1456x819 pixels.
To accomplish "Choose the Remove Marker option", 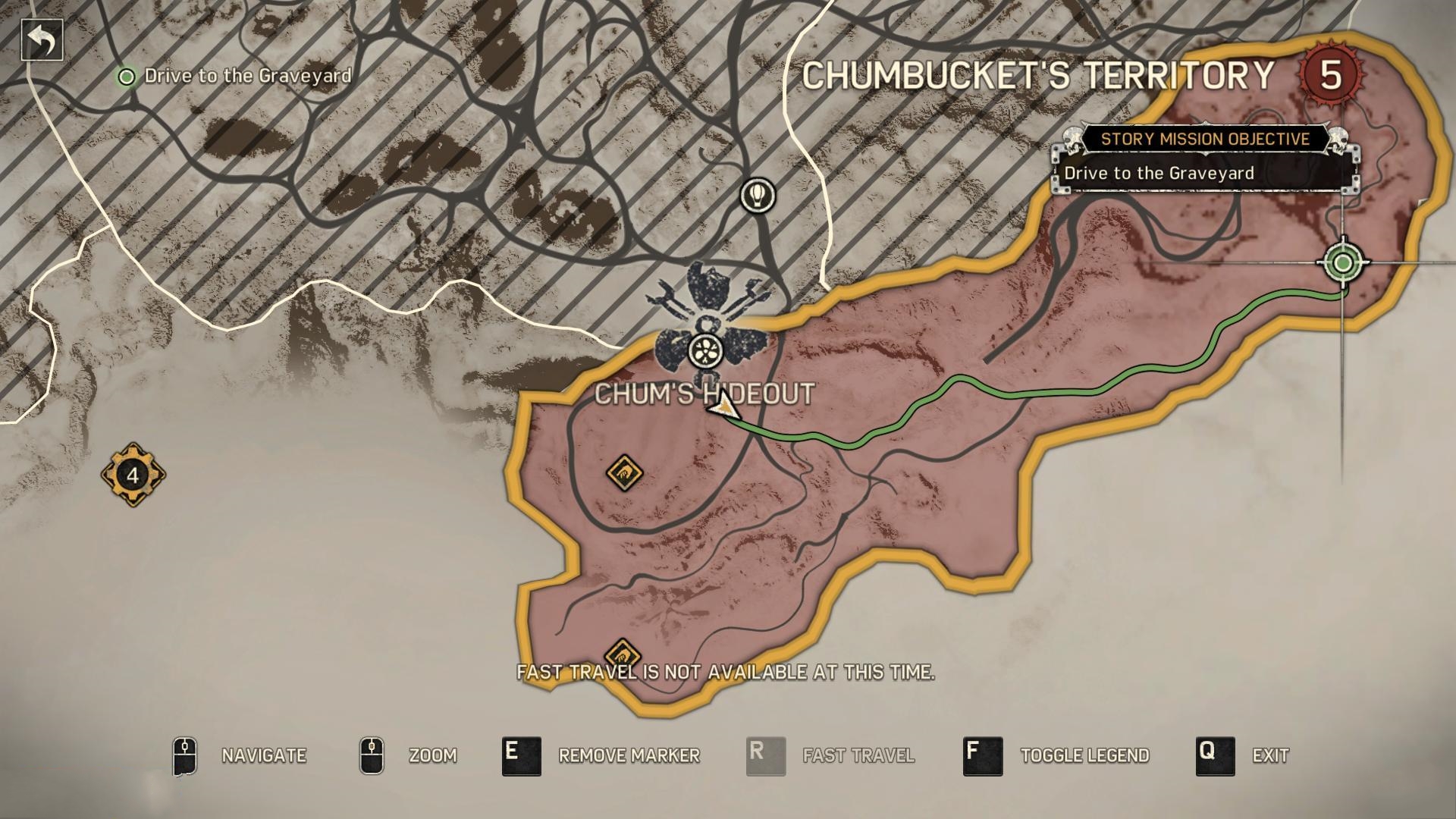I will tap(522, 756).
